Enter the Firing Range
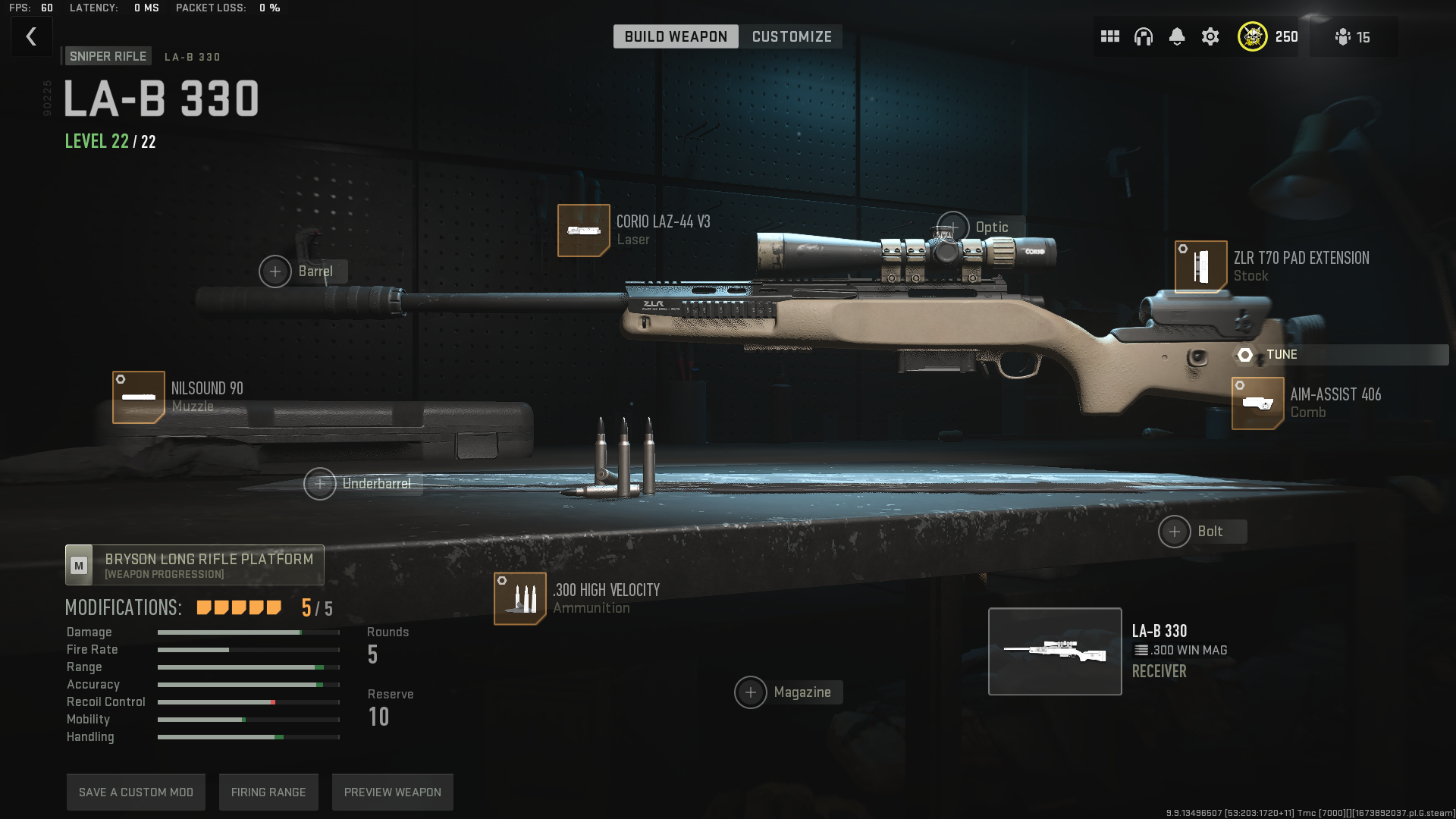This screenshot has height=819, width=1456. [268, 792]
